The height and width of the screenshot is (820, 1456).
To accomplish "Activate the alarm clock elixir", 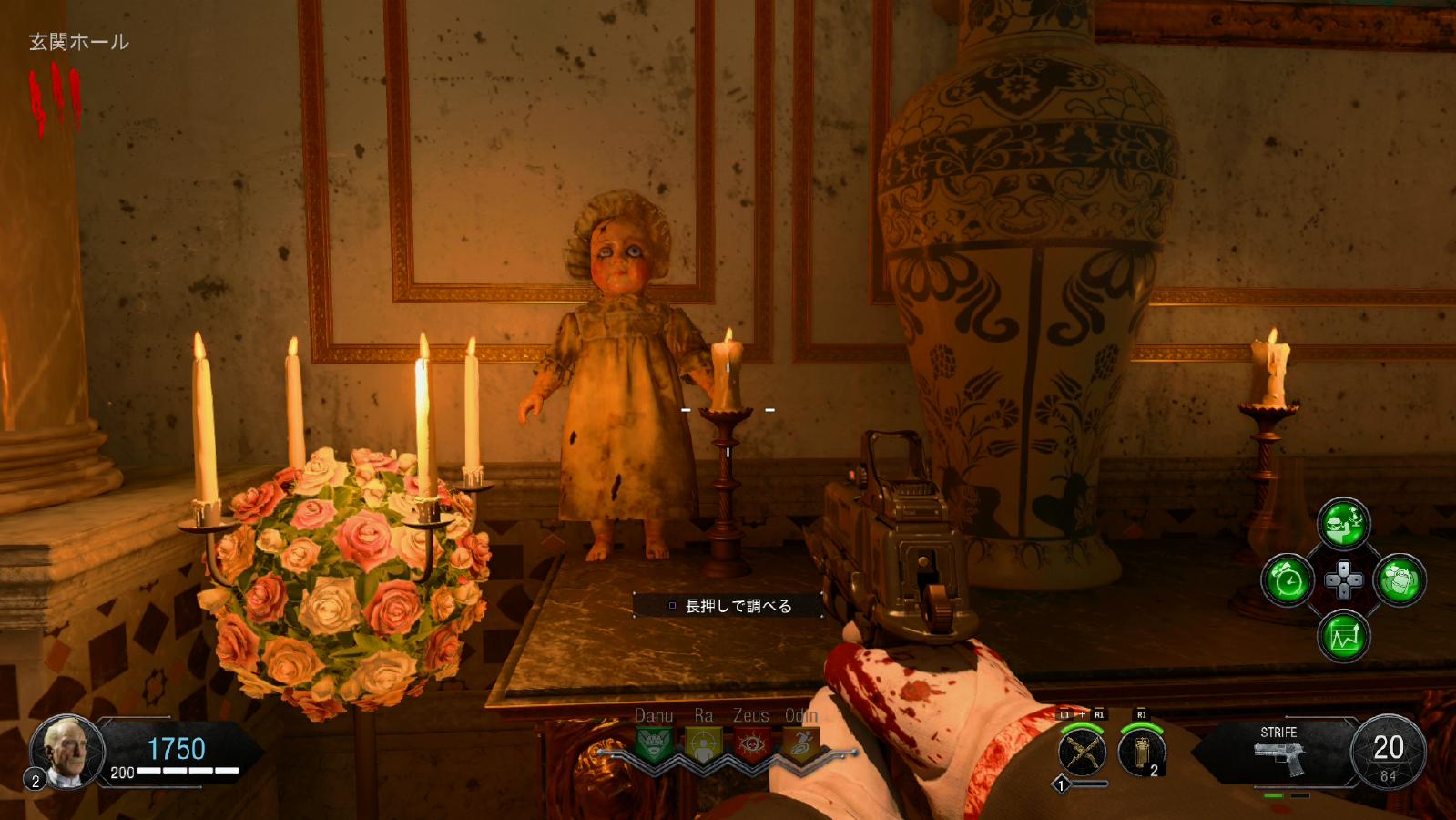I will click(x=1288, y=580).
